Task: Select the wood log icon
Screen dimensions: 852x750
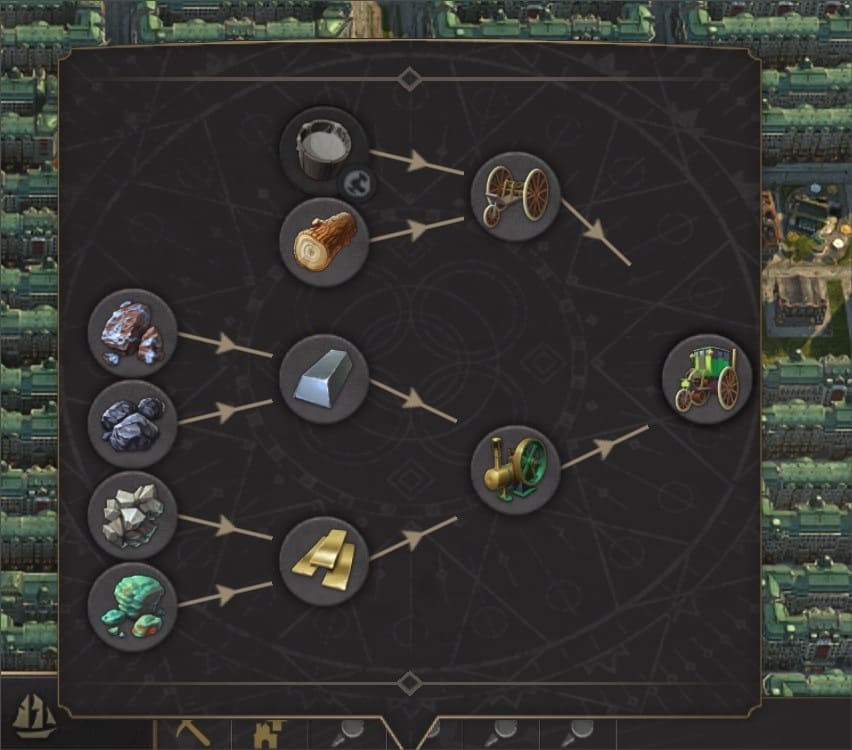Action: coord(325,242)
